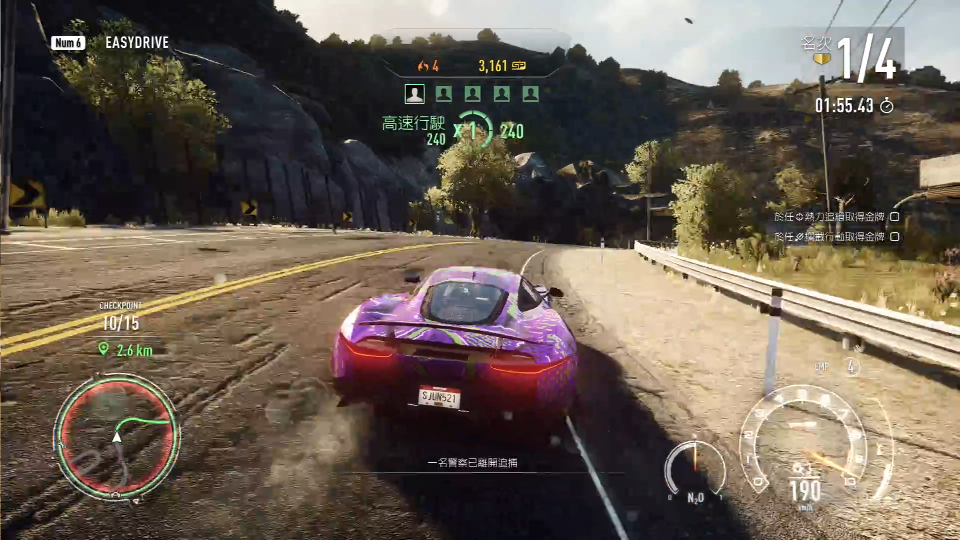
Task: Select the highlighted white racer icon
Action: (414, 94)
